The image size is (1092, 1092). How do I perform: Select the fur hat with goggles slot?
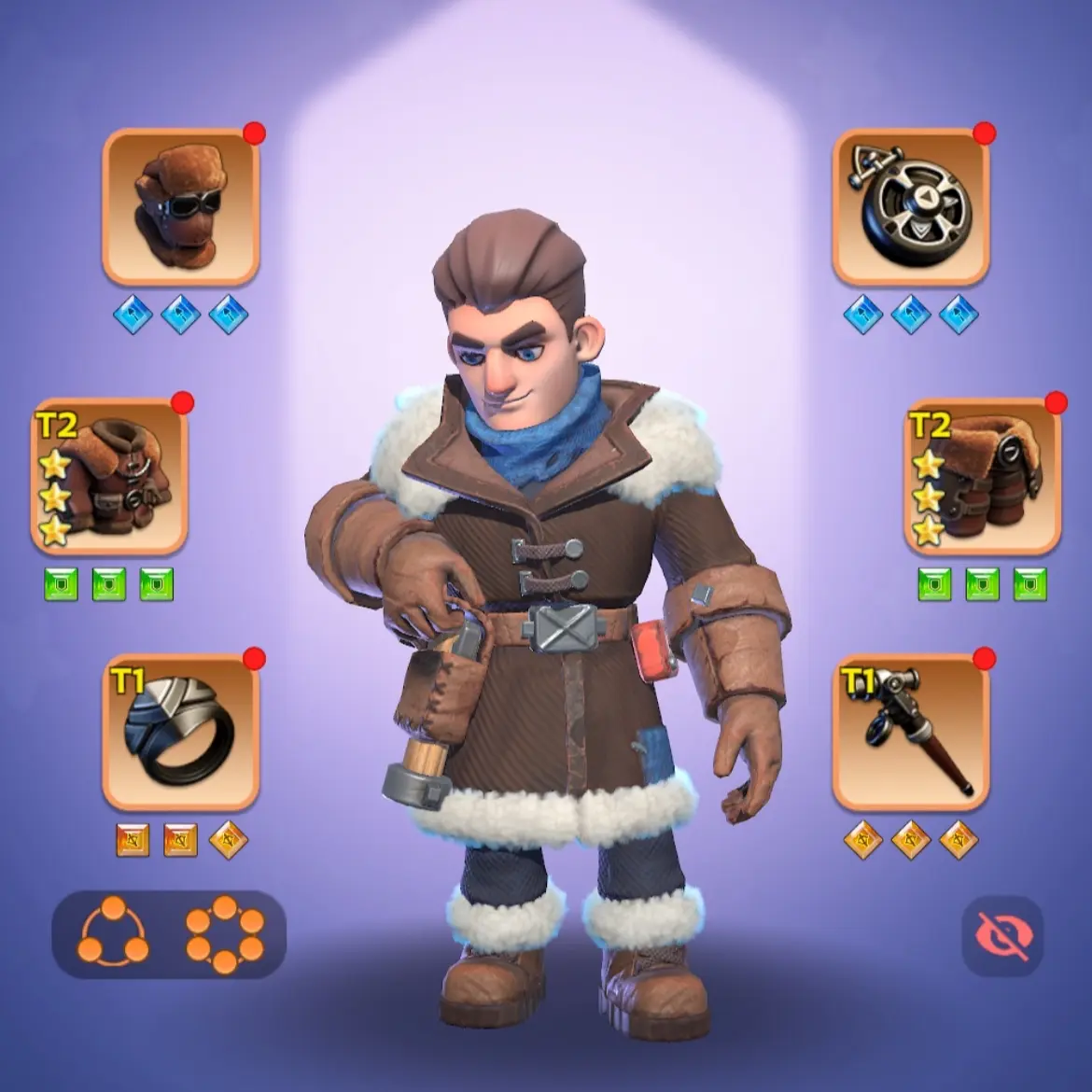click(x=180, y=206)
